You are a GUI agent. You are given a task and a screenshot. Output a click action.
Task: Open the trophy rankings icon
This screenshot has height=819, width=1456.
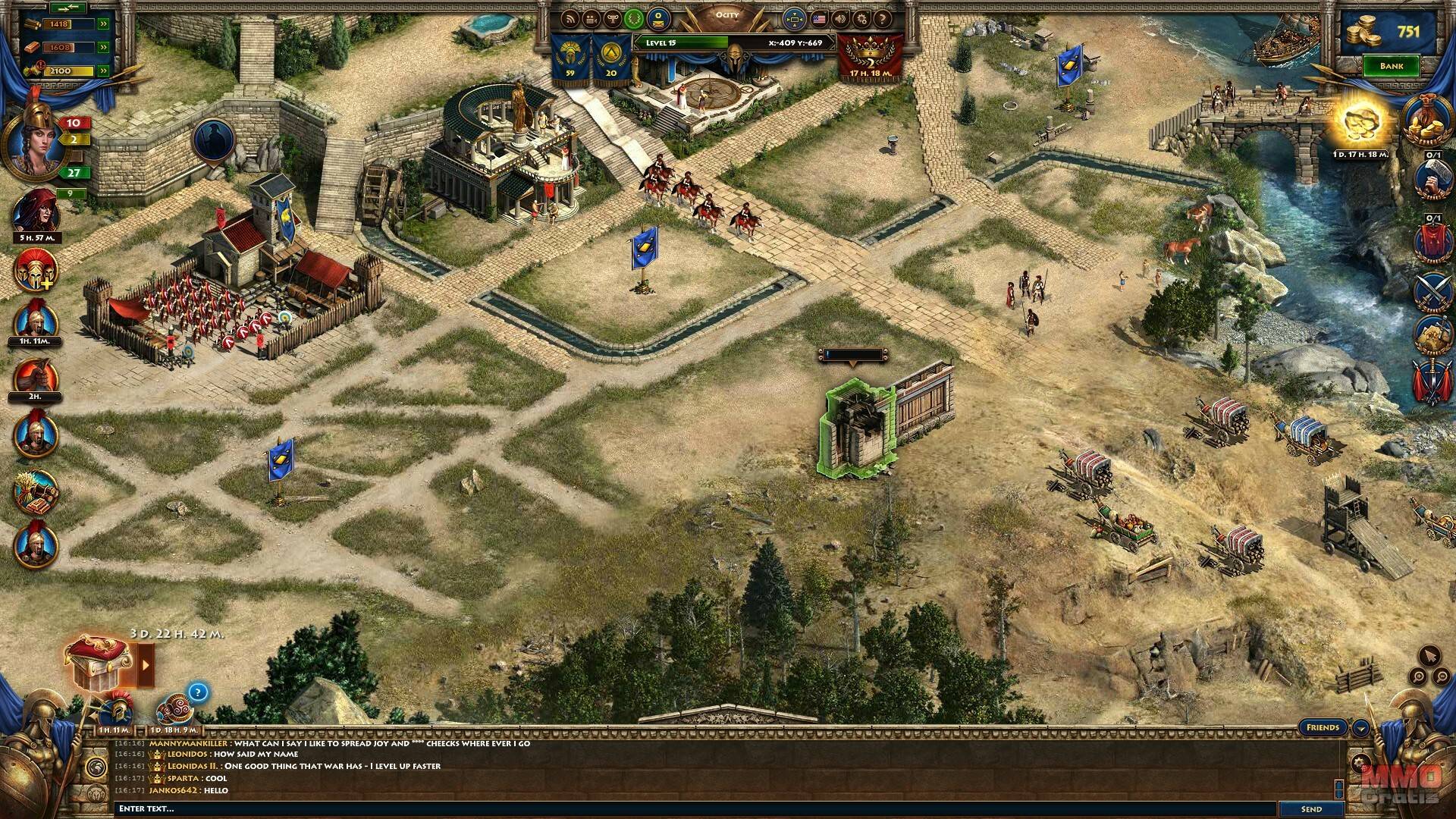pos(611,19)
